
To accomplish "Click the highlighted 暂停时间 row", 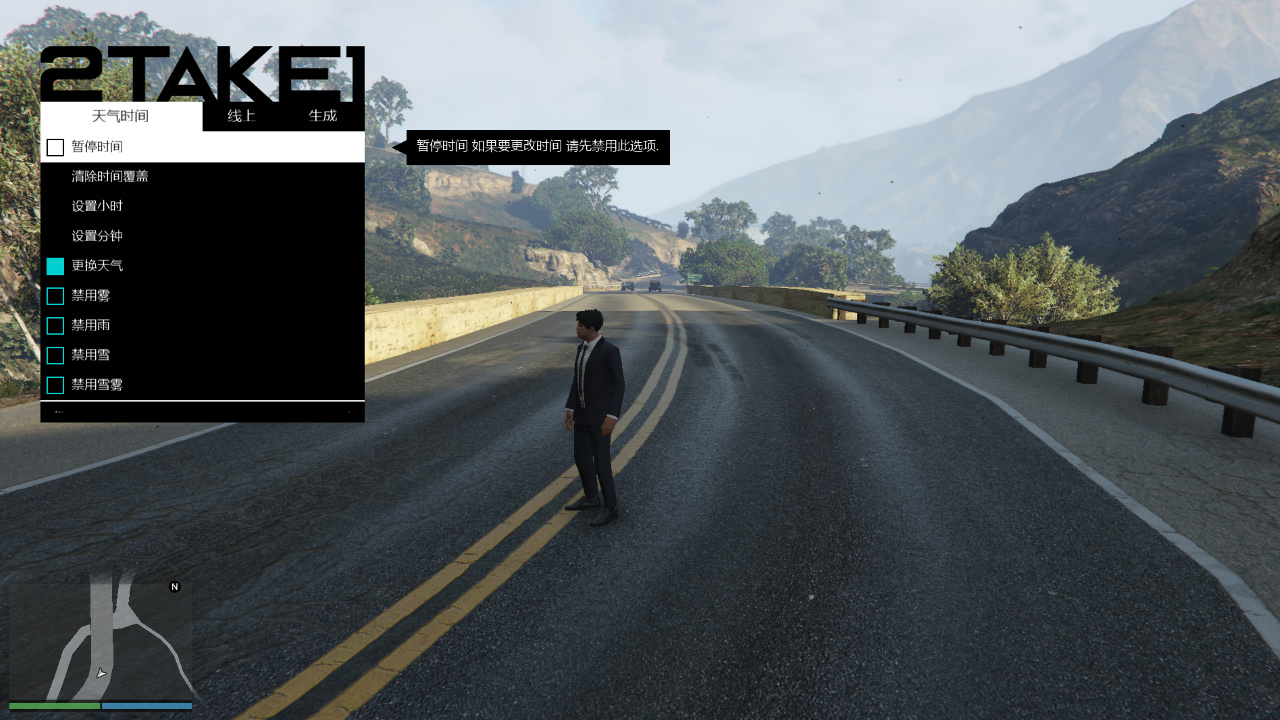I will click(x=200, y=147).
